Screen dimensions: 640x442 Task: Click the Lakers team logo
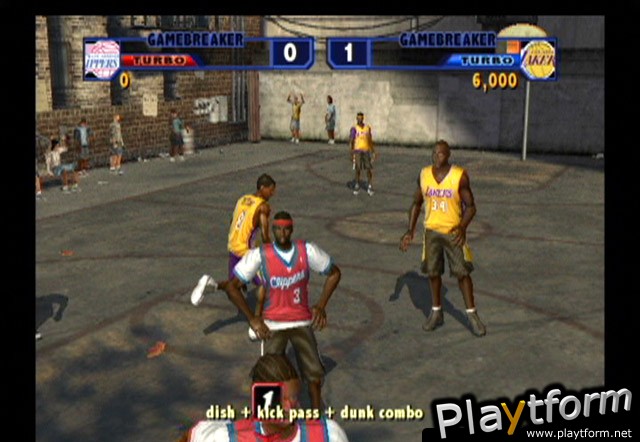click(538, 60)
